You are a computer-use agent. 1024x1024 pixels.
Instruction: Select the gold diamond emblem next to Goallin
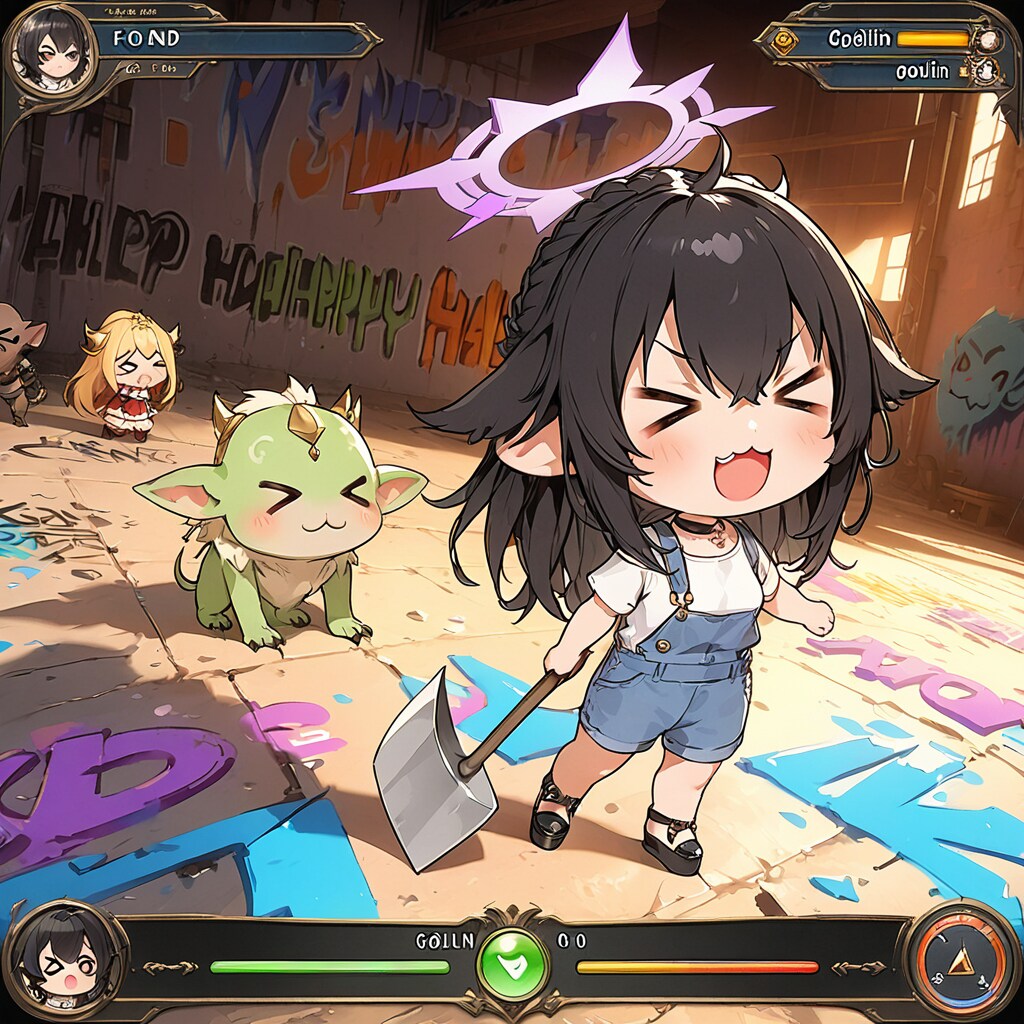778,41
